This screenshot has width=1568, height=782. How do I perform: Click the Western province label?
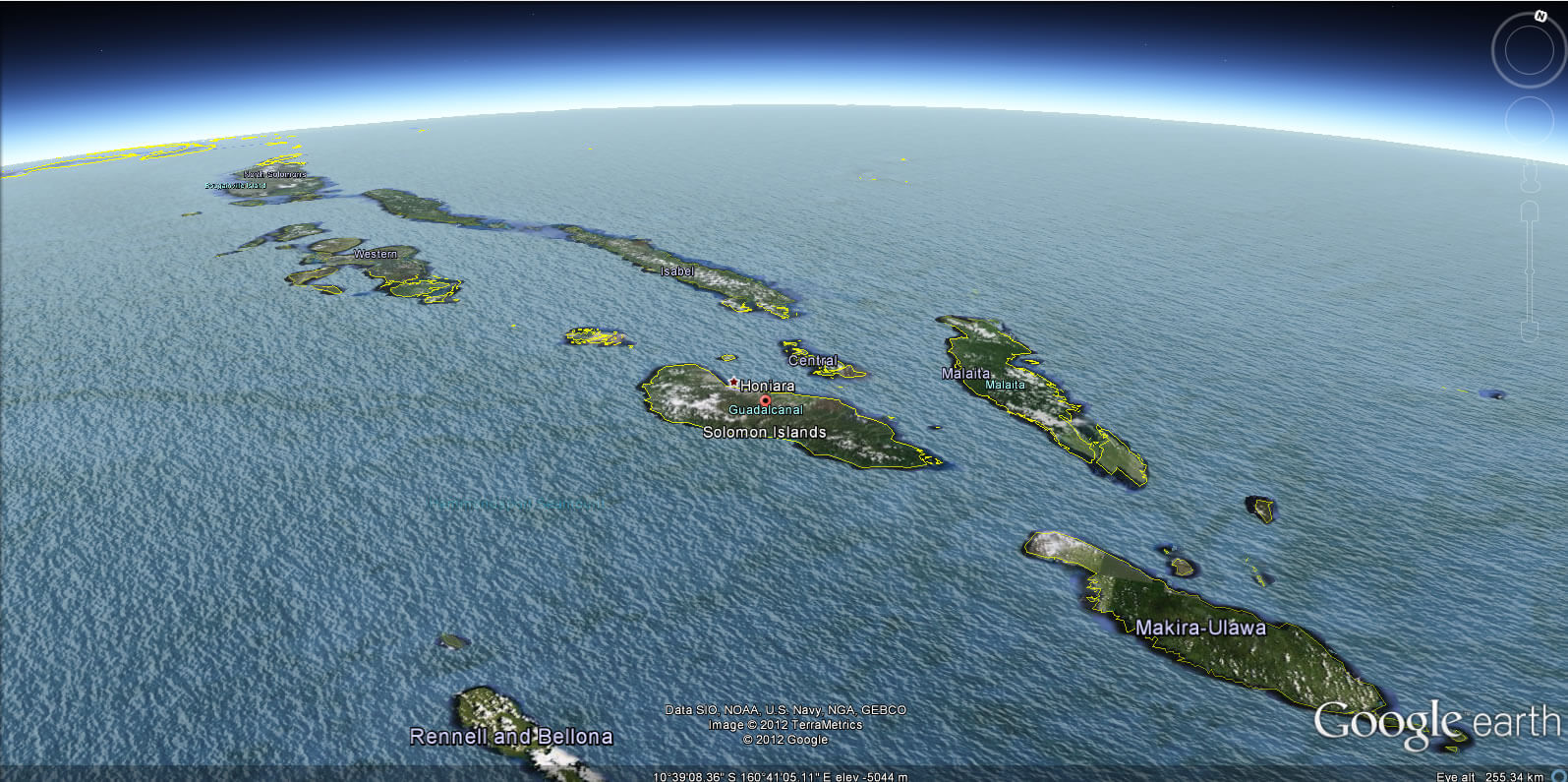pos(377,253)
